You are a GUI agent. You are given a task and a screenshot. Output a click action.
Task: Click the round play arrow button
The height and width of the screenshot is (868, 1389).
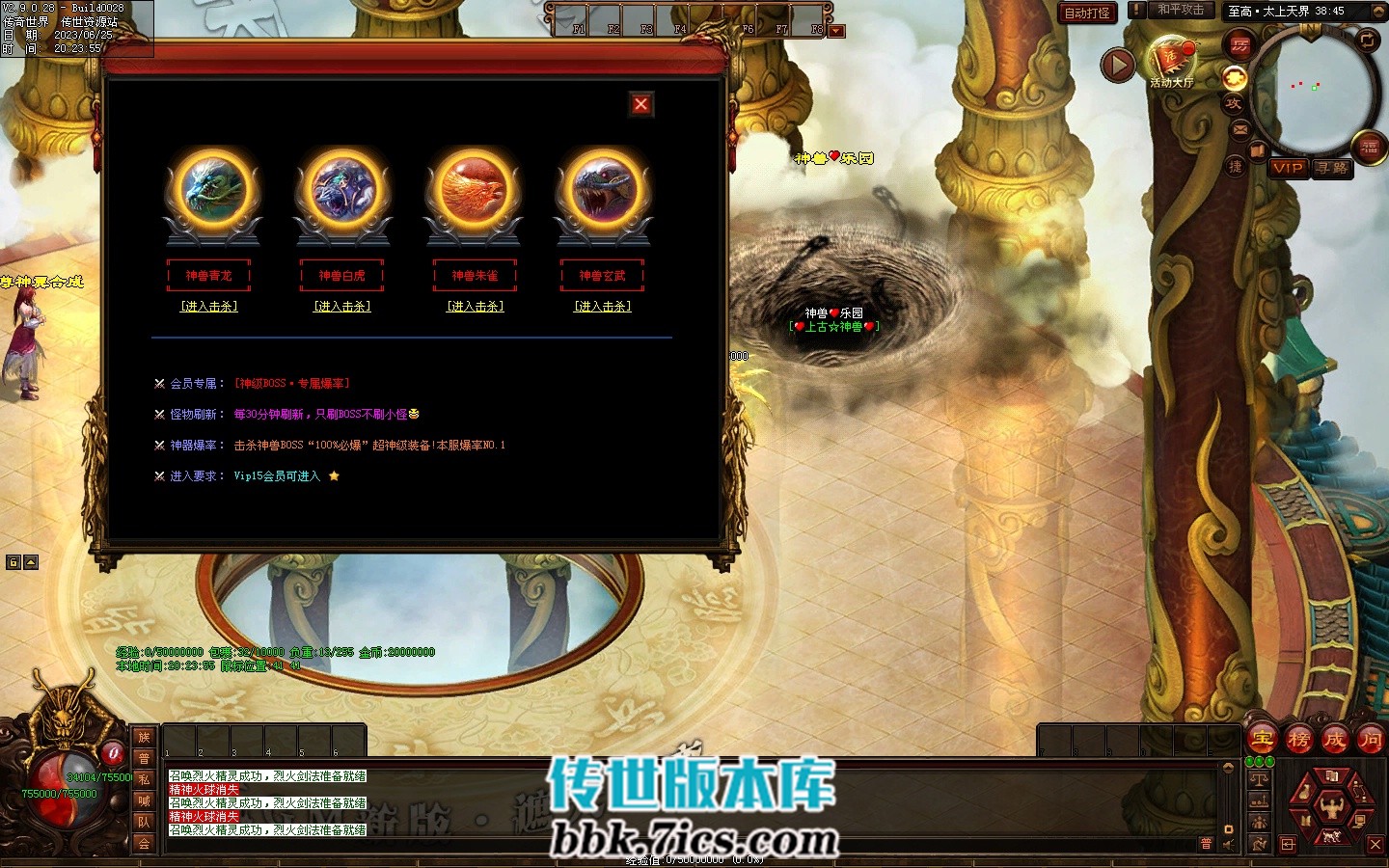point(1118,65)
